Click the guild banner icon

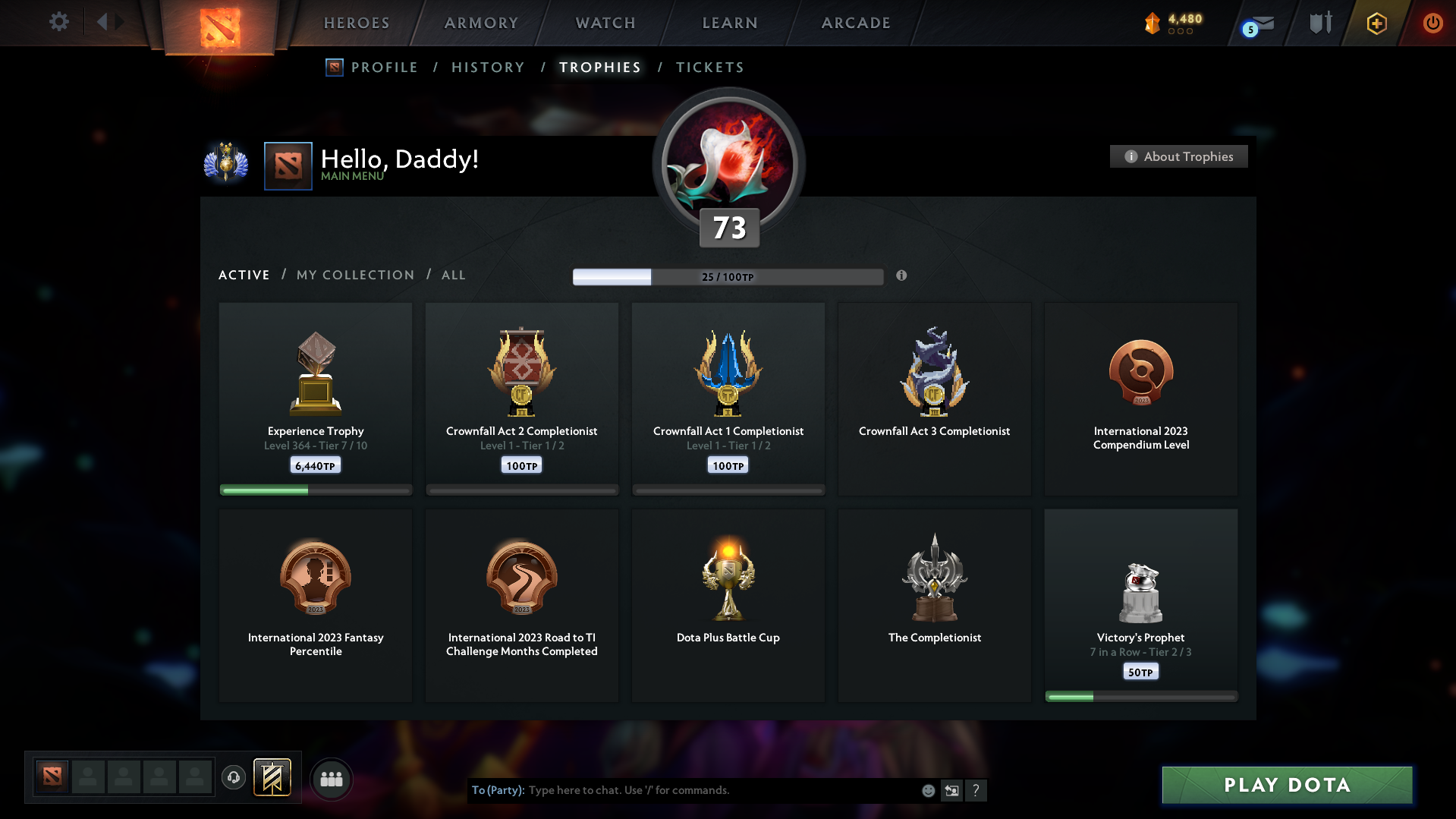tap(273, 778)
